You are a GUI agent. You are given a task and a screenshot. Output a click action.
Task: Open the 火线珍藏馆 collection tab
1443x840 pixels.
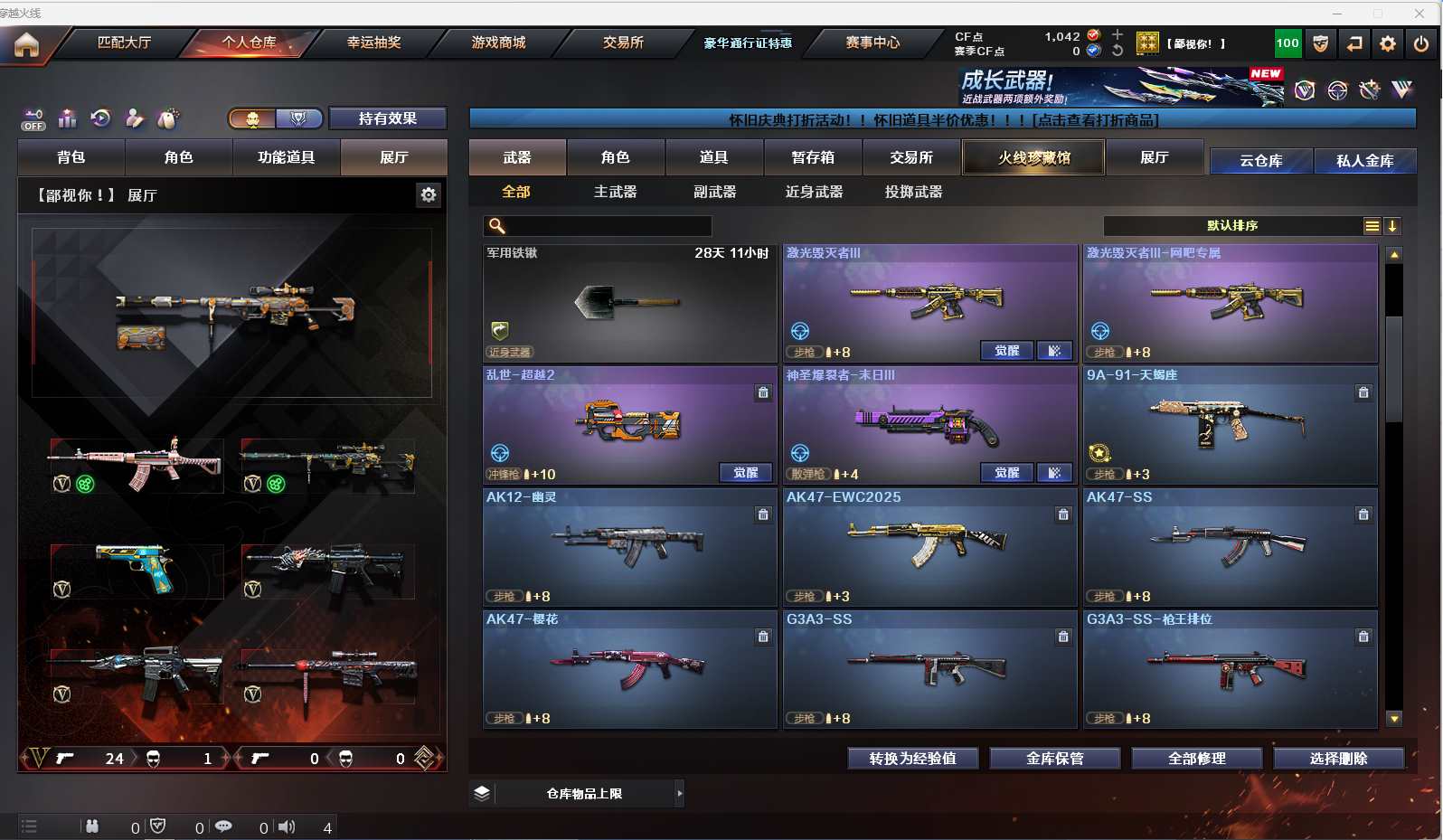coord(1033,158)
